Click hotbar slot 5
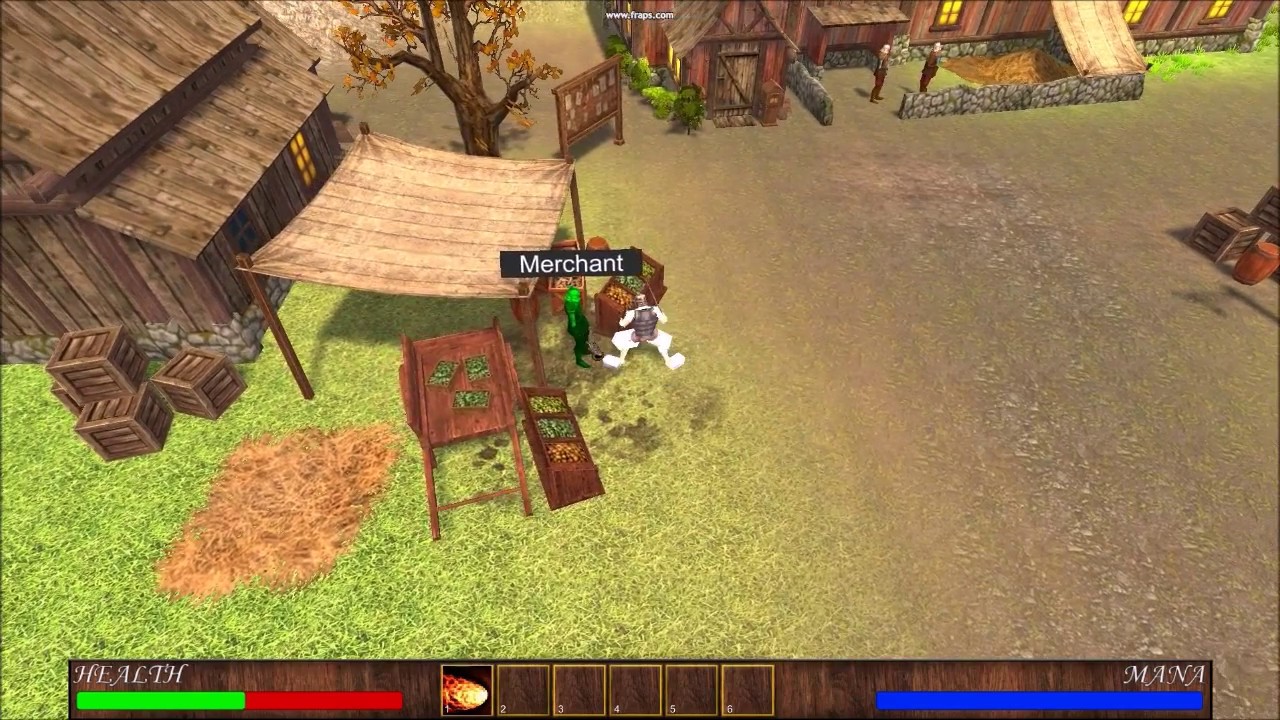 coord(690,689)
